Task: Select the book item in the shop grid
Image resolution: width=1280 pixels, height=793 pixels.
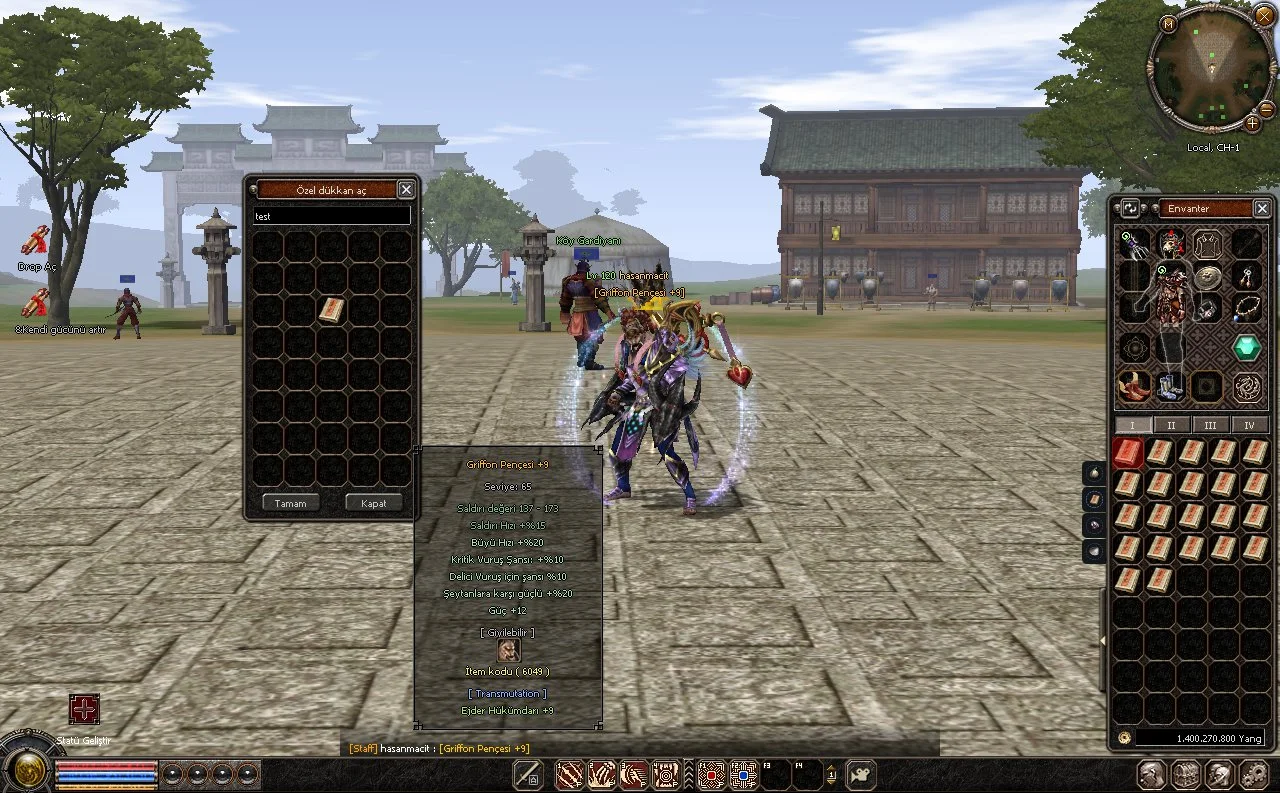Action: click(x=331, y=310)
